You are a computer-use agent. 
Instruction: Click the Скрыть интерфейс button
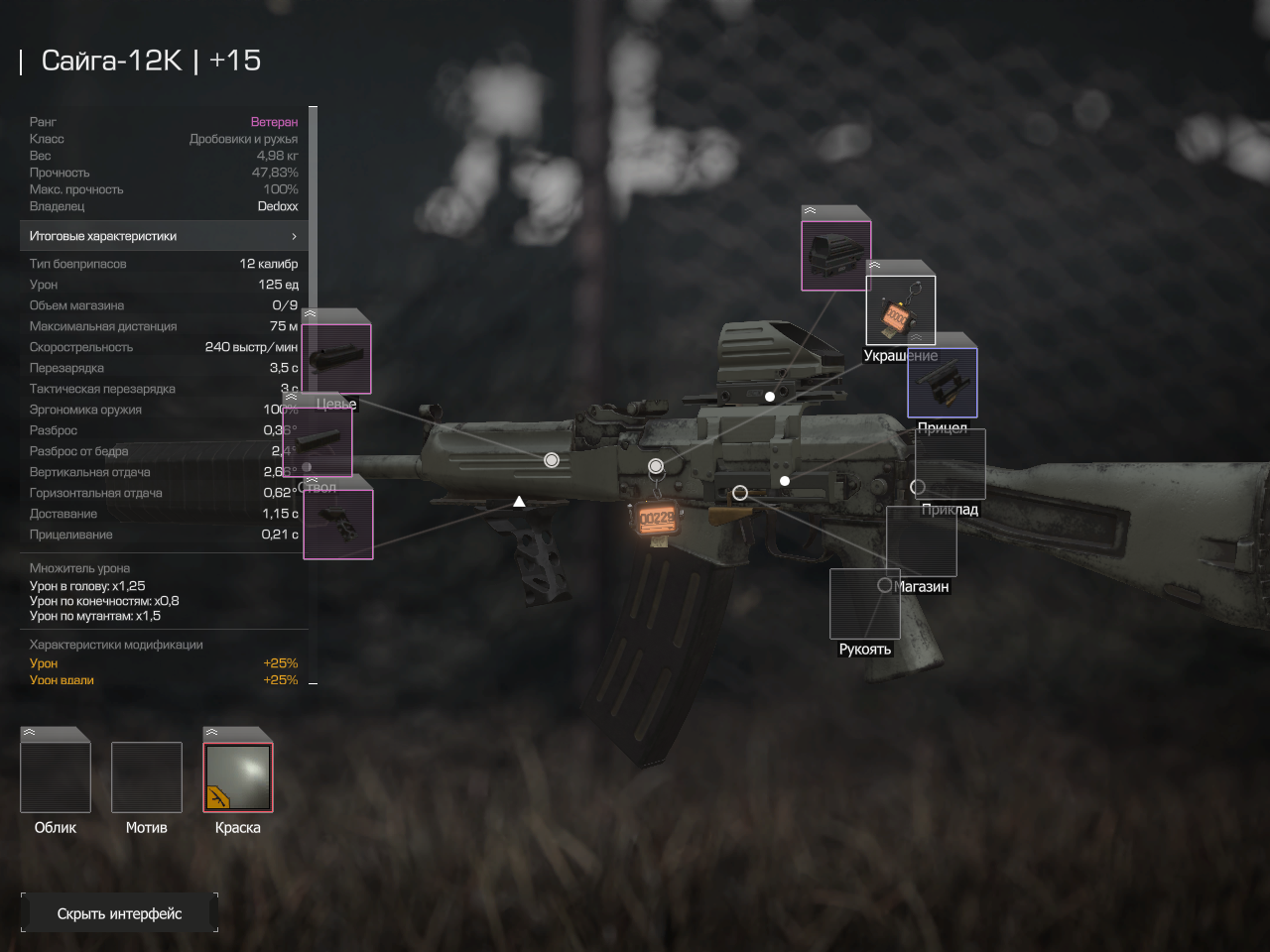119,913
